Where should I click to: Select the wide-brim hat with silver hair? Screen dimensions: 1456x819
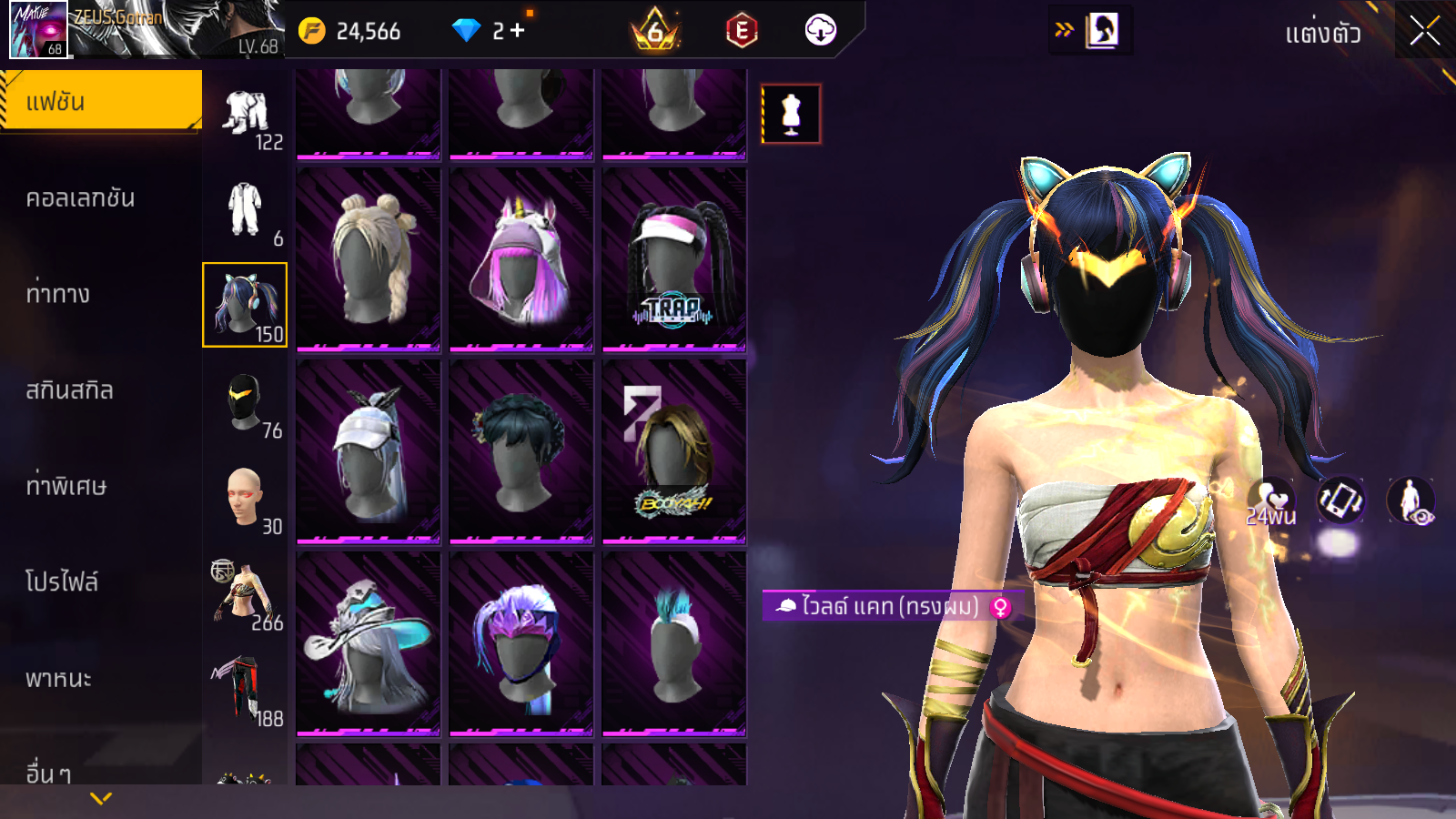click(x=369, y=642)
